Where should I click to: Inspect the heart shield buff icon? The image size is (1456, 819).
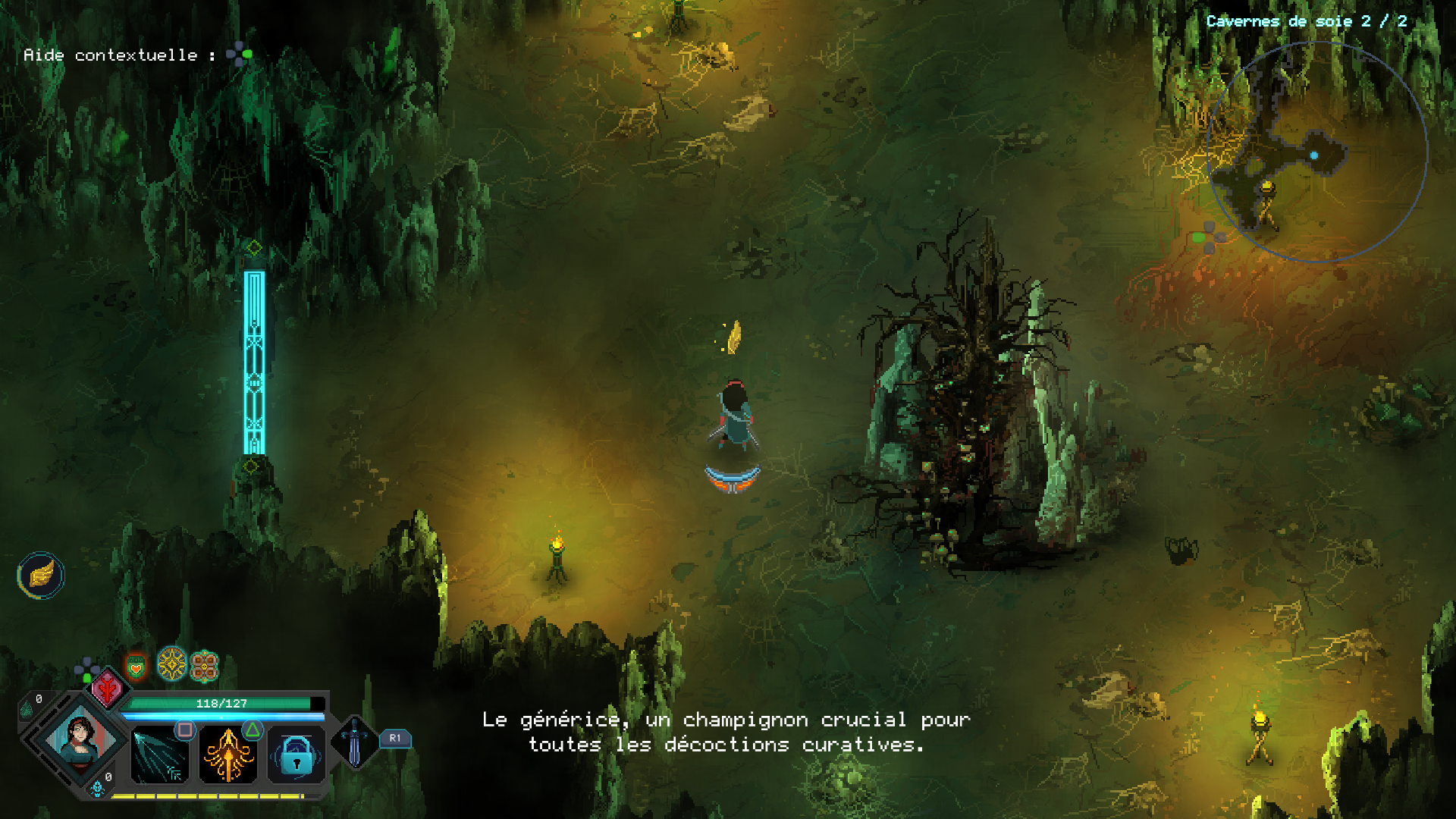136,667
